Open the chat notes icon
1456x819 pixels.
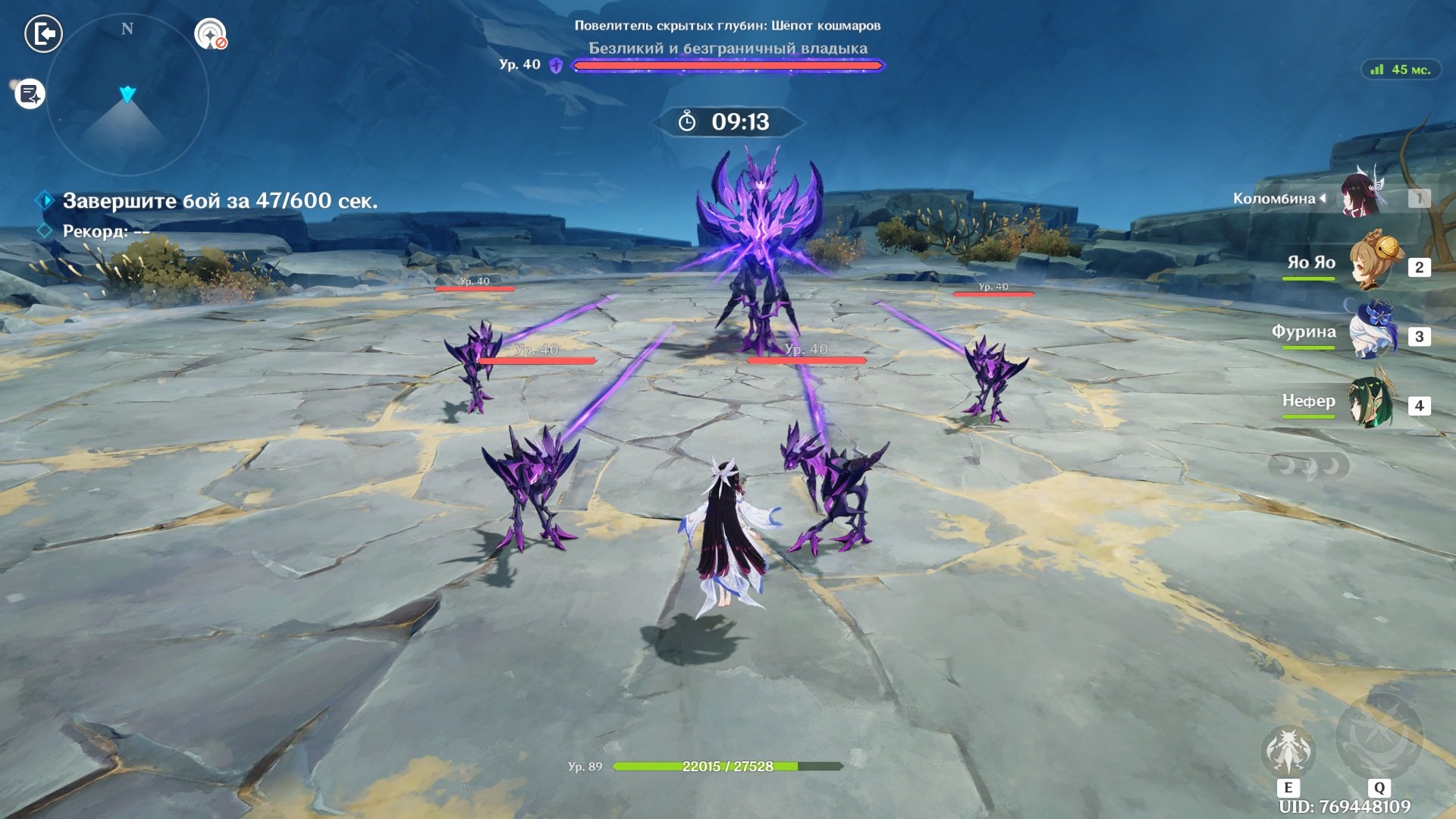pos(30,94)
